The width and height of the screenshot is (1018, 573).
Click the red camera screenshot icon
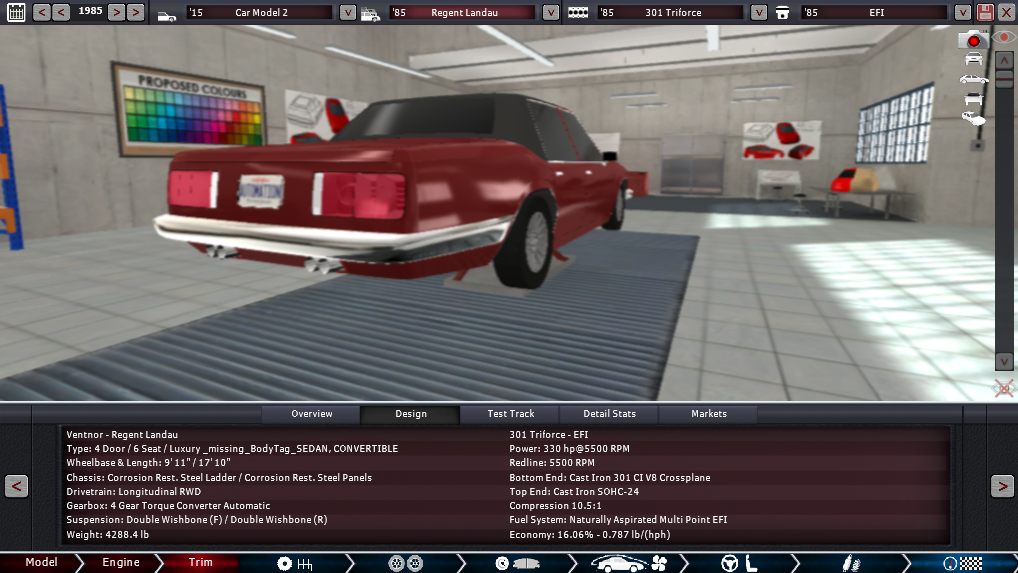click(972, 40)
